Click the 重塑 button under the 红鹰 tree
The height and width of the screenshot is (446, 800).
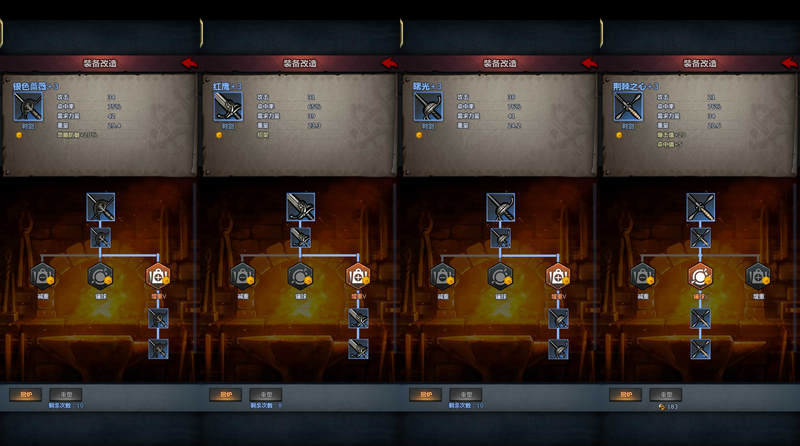click(x=265, y=394)
